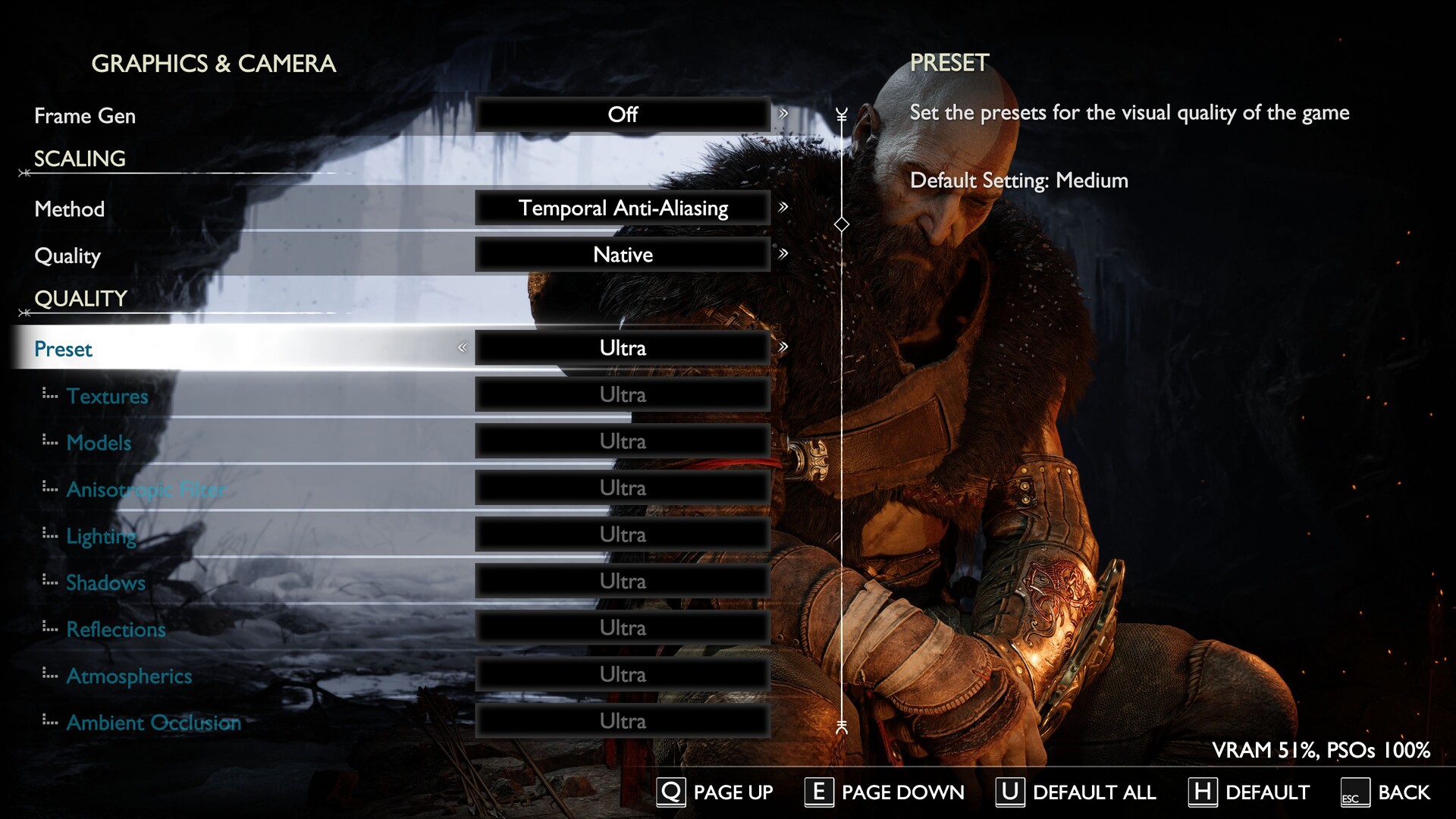Choose the Shadows sub-setting
Screen dimensions: 1456x819
coord(105,583)
